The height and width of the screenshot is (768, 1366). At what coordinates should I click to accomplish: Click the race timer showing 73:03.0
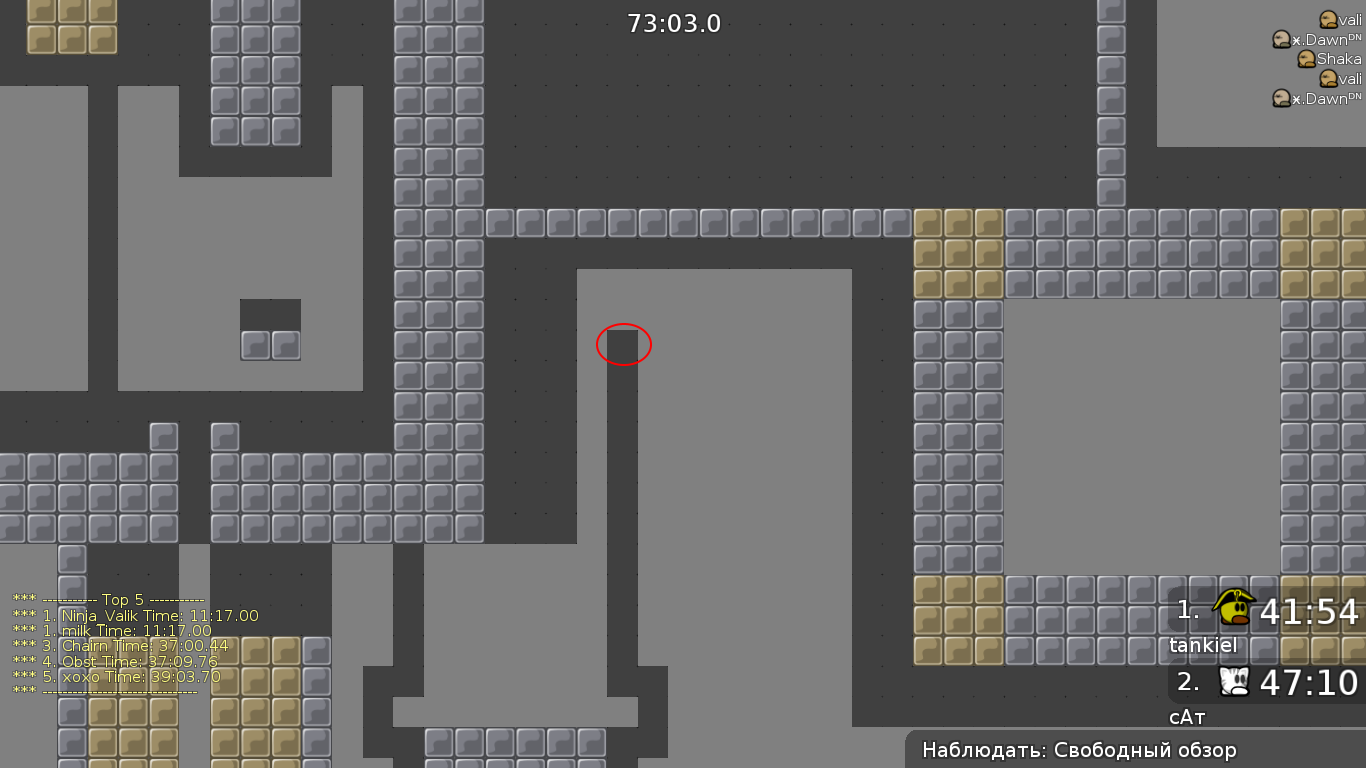coord(674,24)
